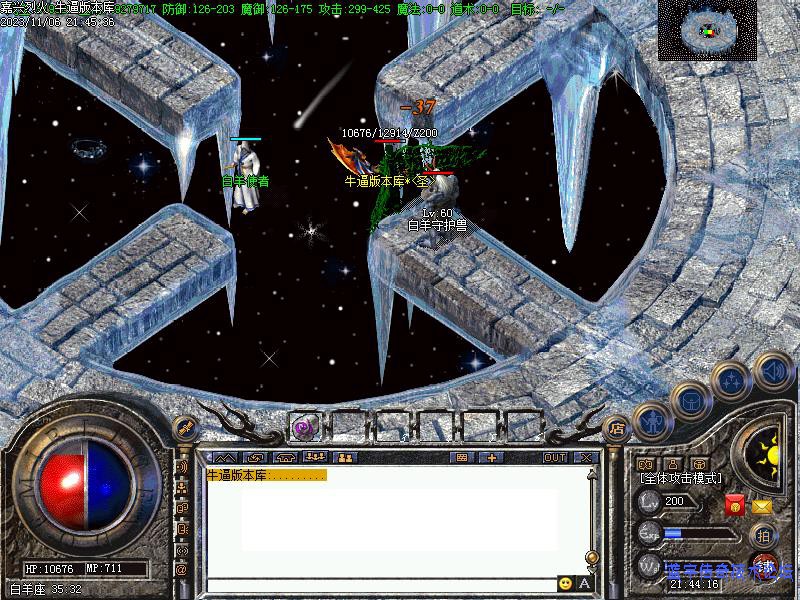Screen dimensions: 800x600
Task: Select the purple orb item in the belt slot
Action: click(x=304, y=427)
